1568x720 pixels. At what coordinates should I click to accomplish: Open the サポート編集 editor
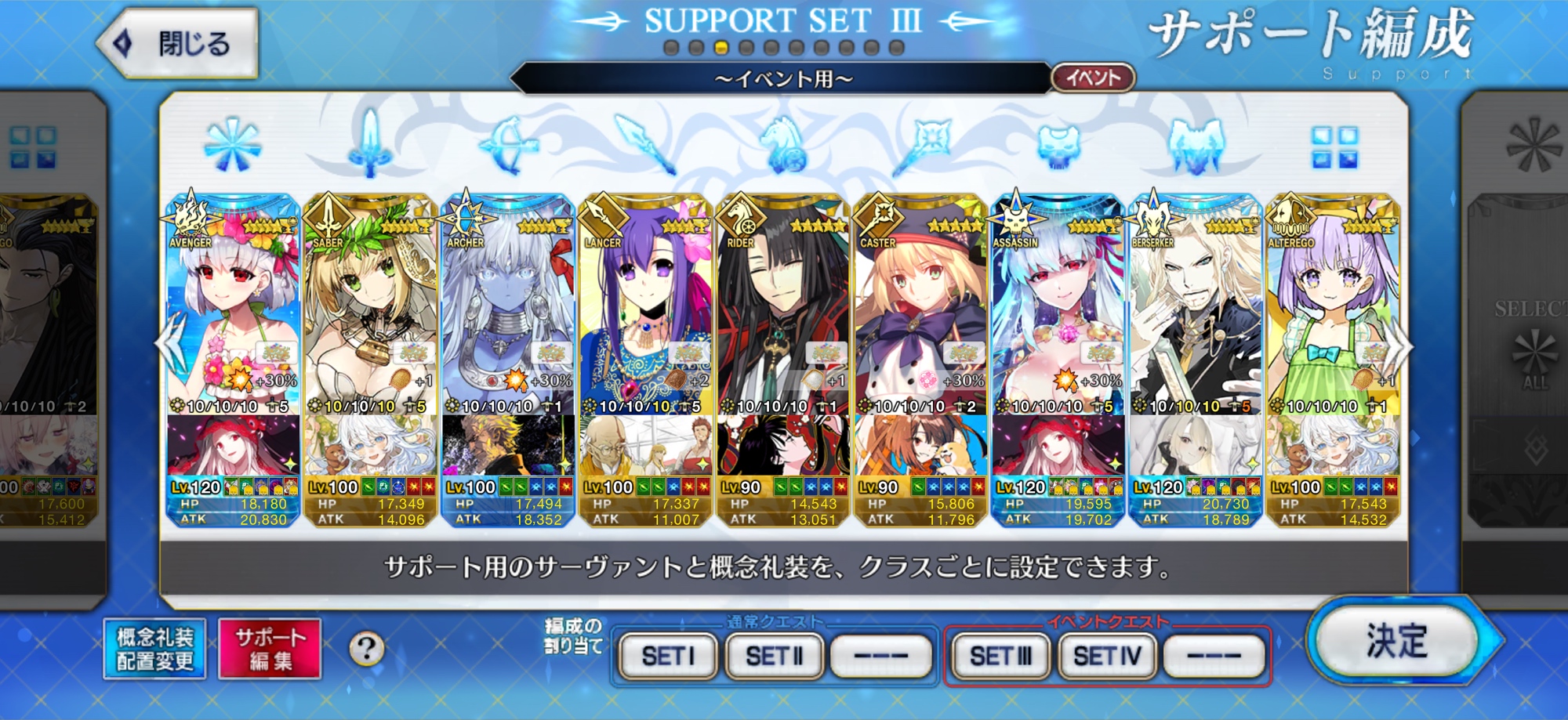270,649
